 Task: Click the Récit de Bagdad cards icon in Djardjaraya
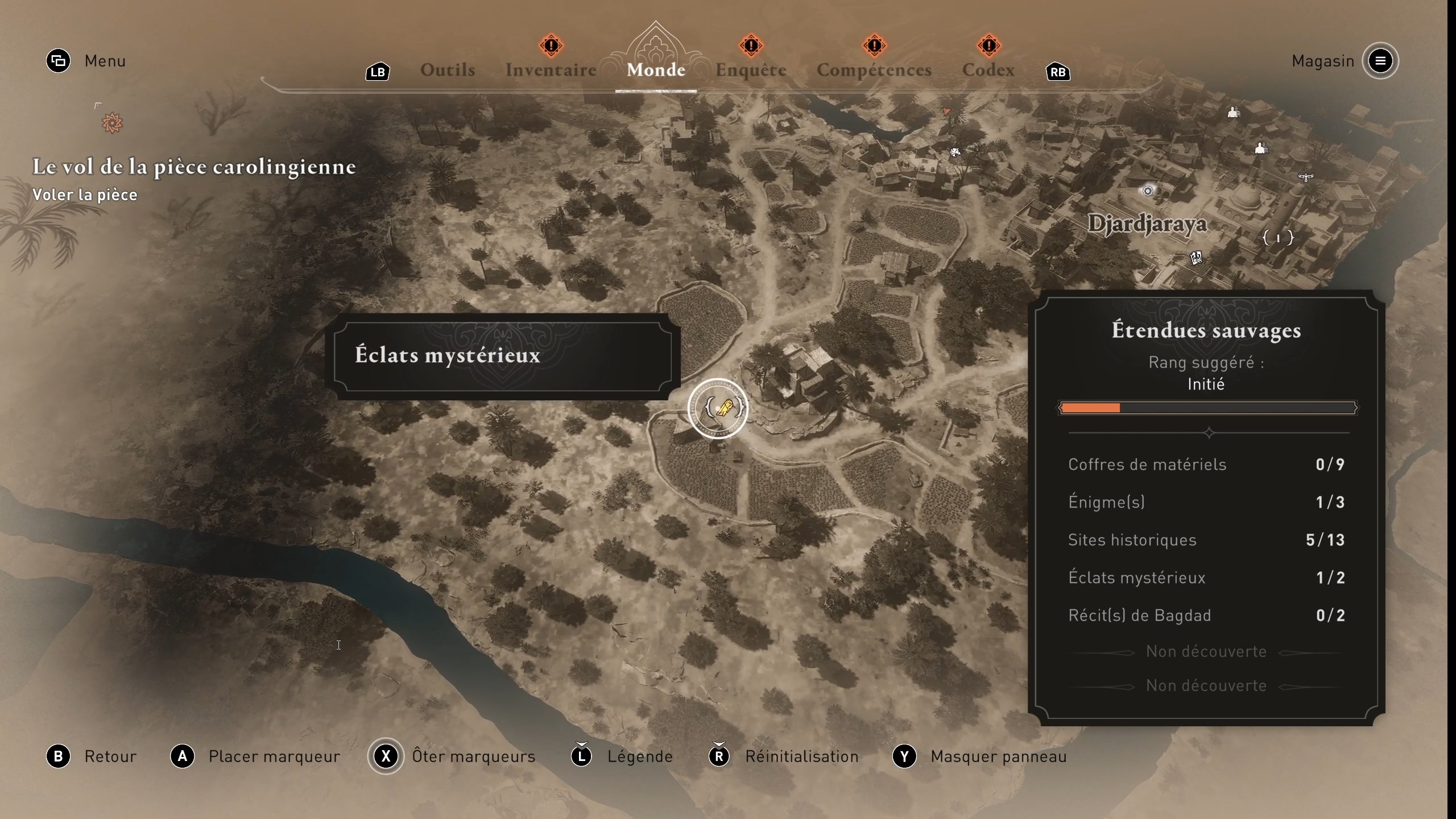(1197, 258)
